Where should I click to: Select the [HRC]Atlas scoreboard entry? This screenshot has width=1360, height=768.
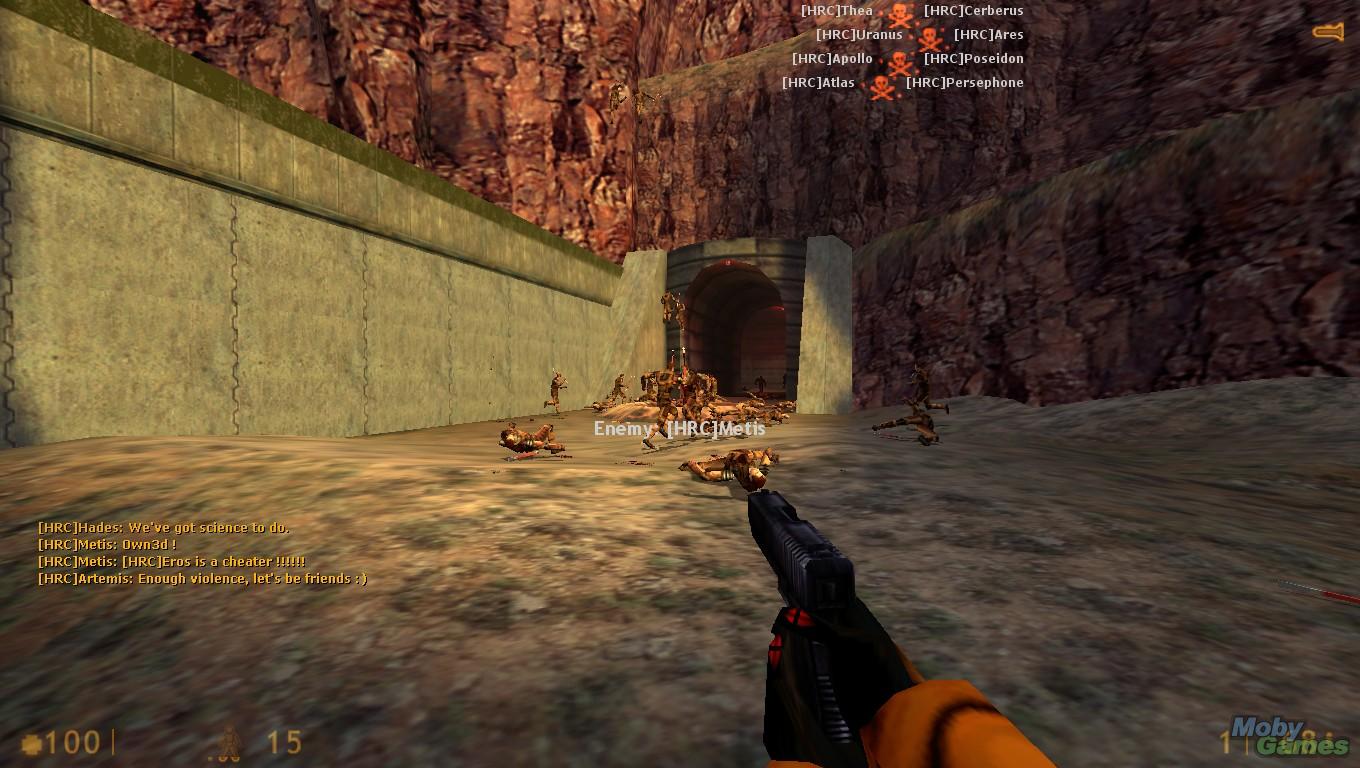[818, 82]
